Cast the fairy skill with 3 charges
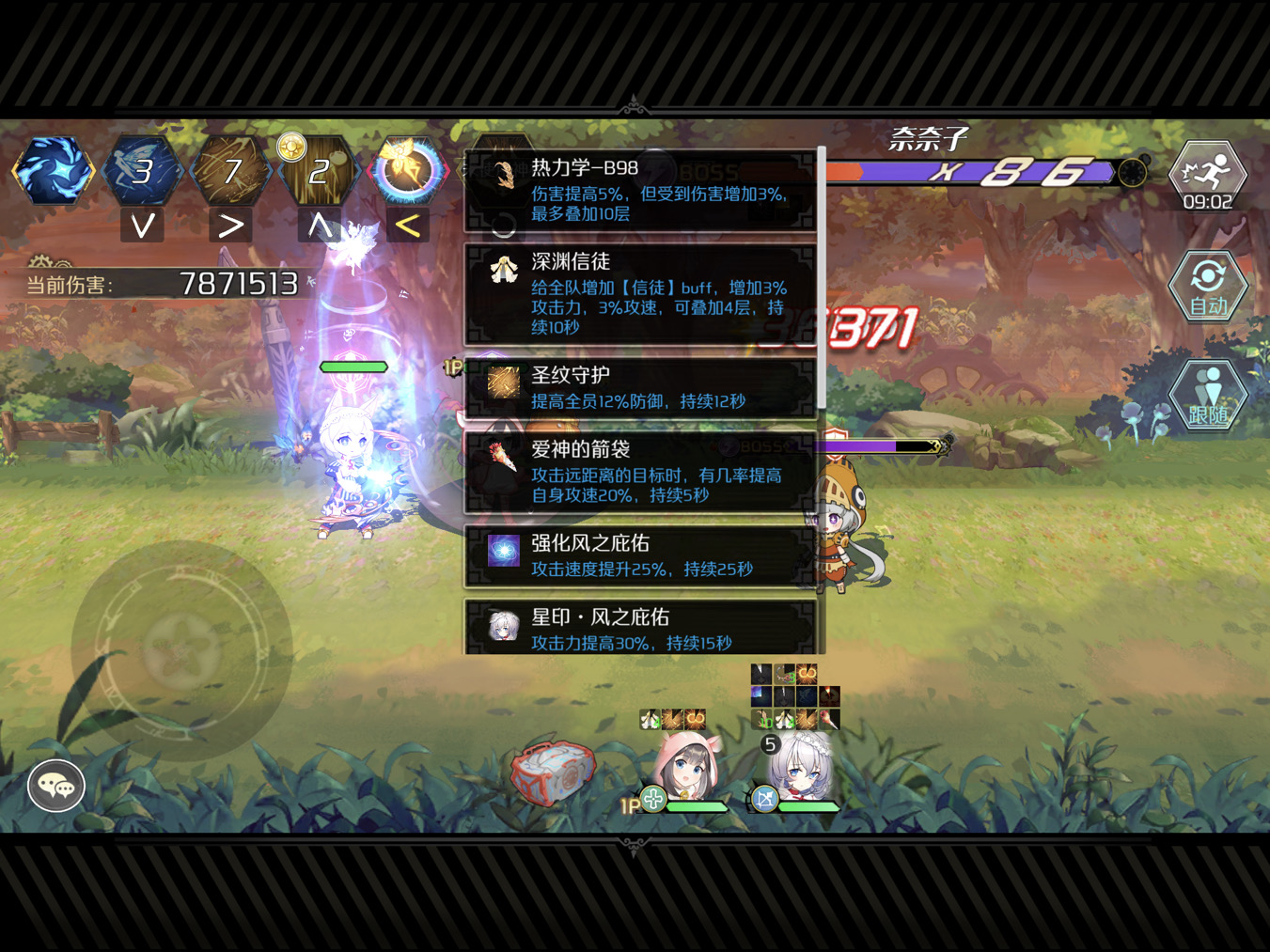The image size is (1270, 952). (142, 171)
